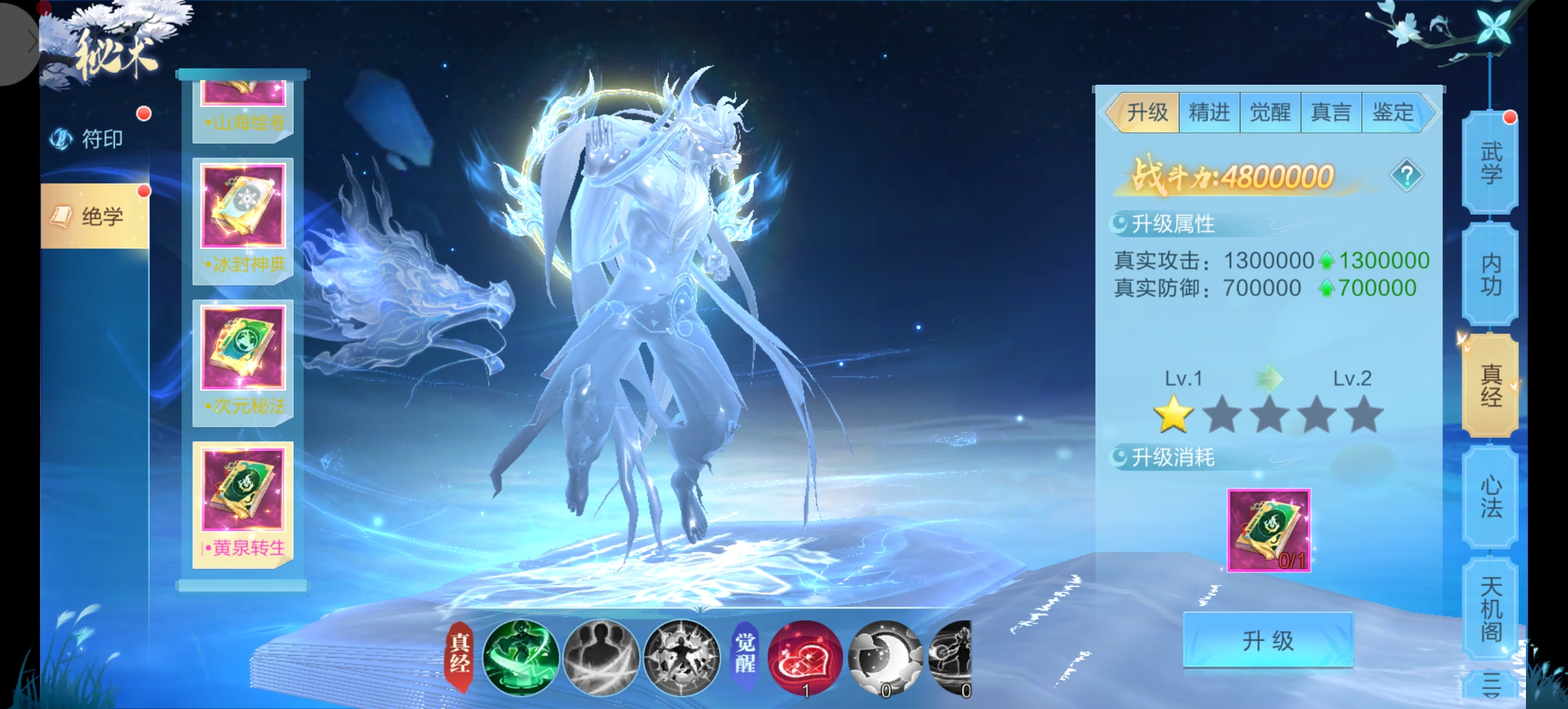
Task: Open the combat power help question mark
Action: coord(1406,175)
